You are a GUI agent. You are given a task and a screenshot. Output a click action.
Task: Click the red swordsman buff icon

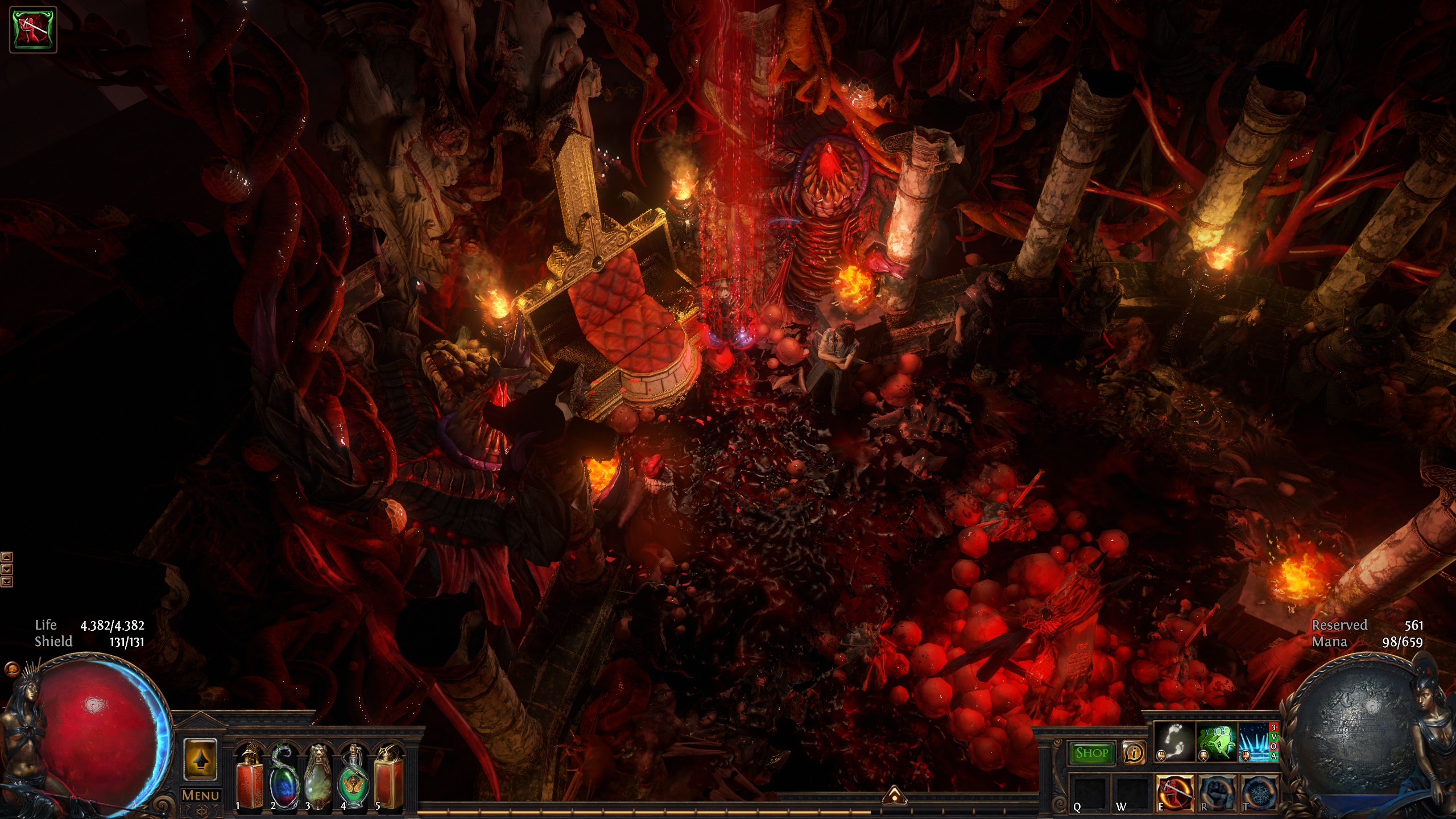(33, 29)
